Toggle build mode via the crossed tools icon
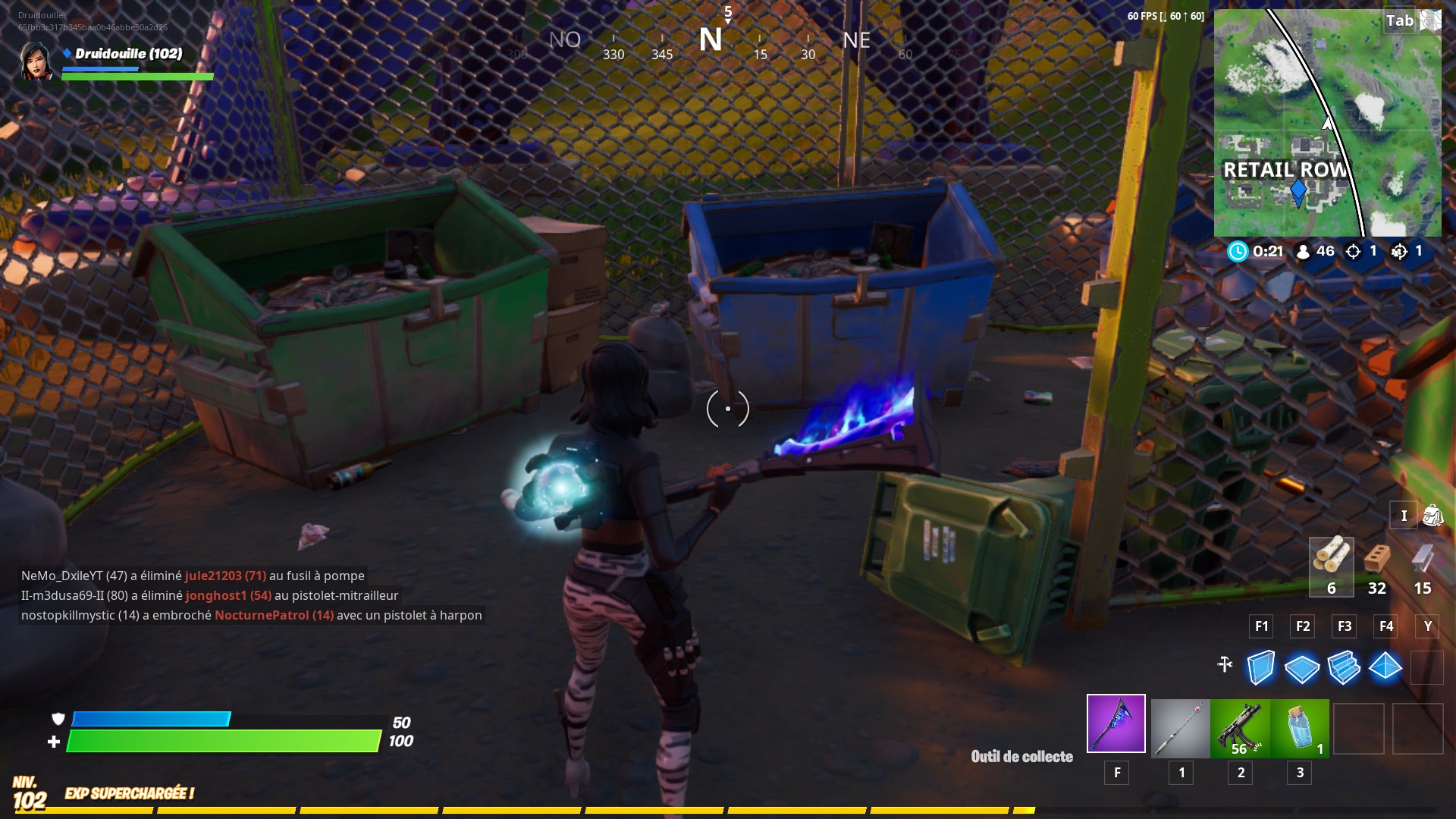The image size is (1456, 819). [1225, 665]
